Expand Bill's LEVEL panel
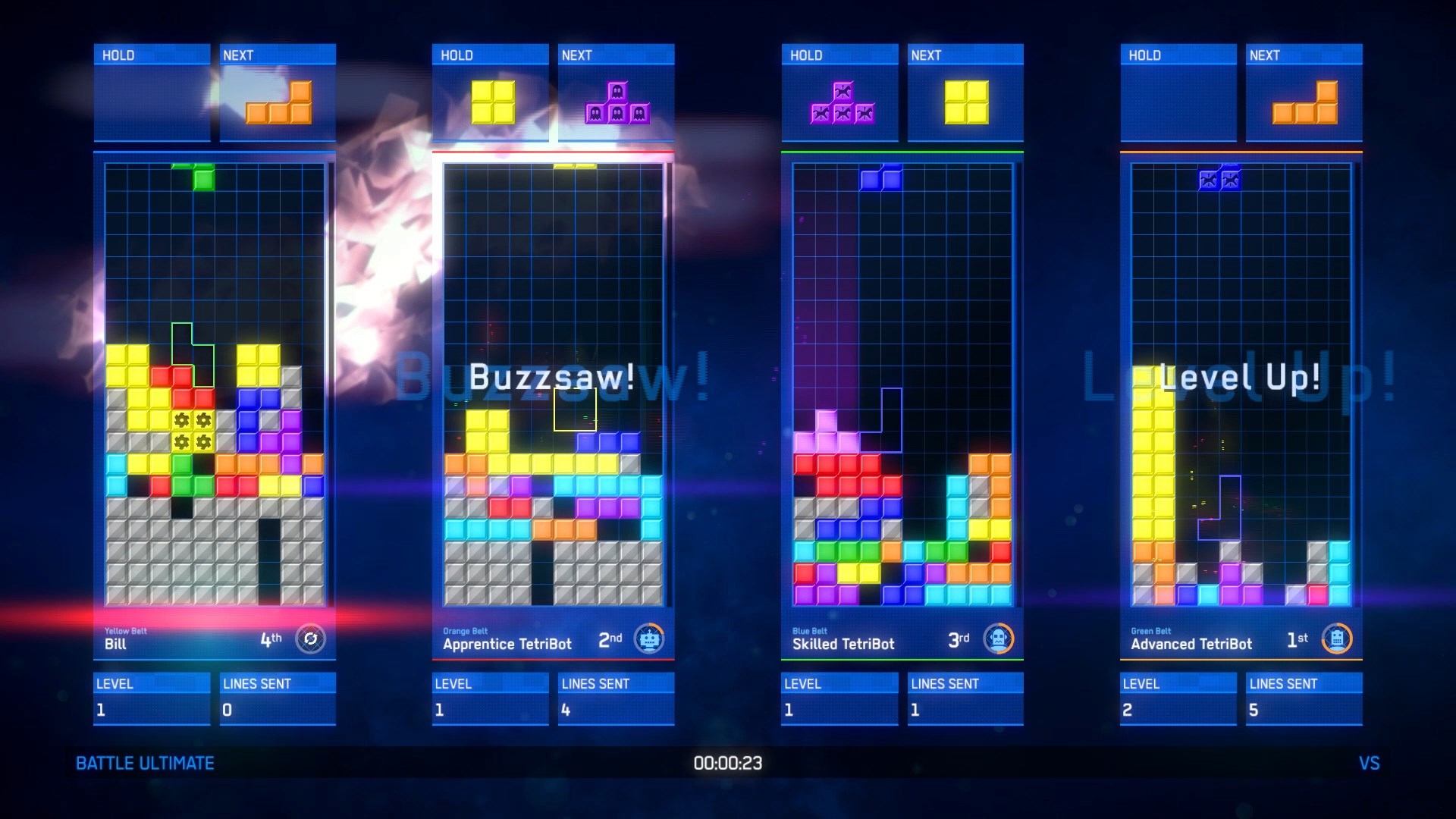 [150, 698]
